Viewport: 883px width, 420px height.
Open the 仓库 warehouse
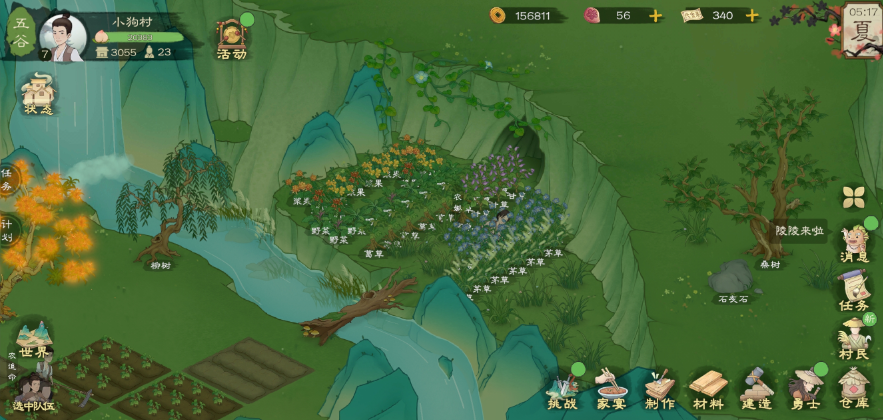point(853,389)
